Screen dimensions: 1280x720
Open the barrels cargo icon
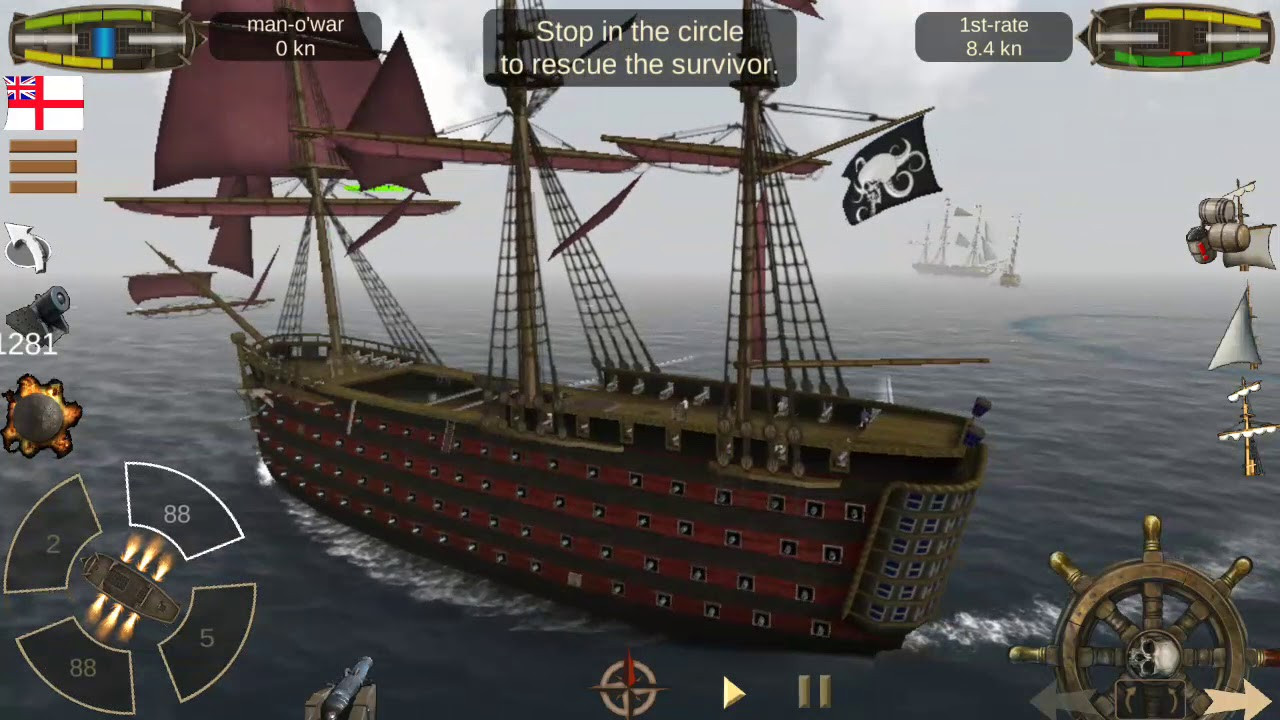1232,227
